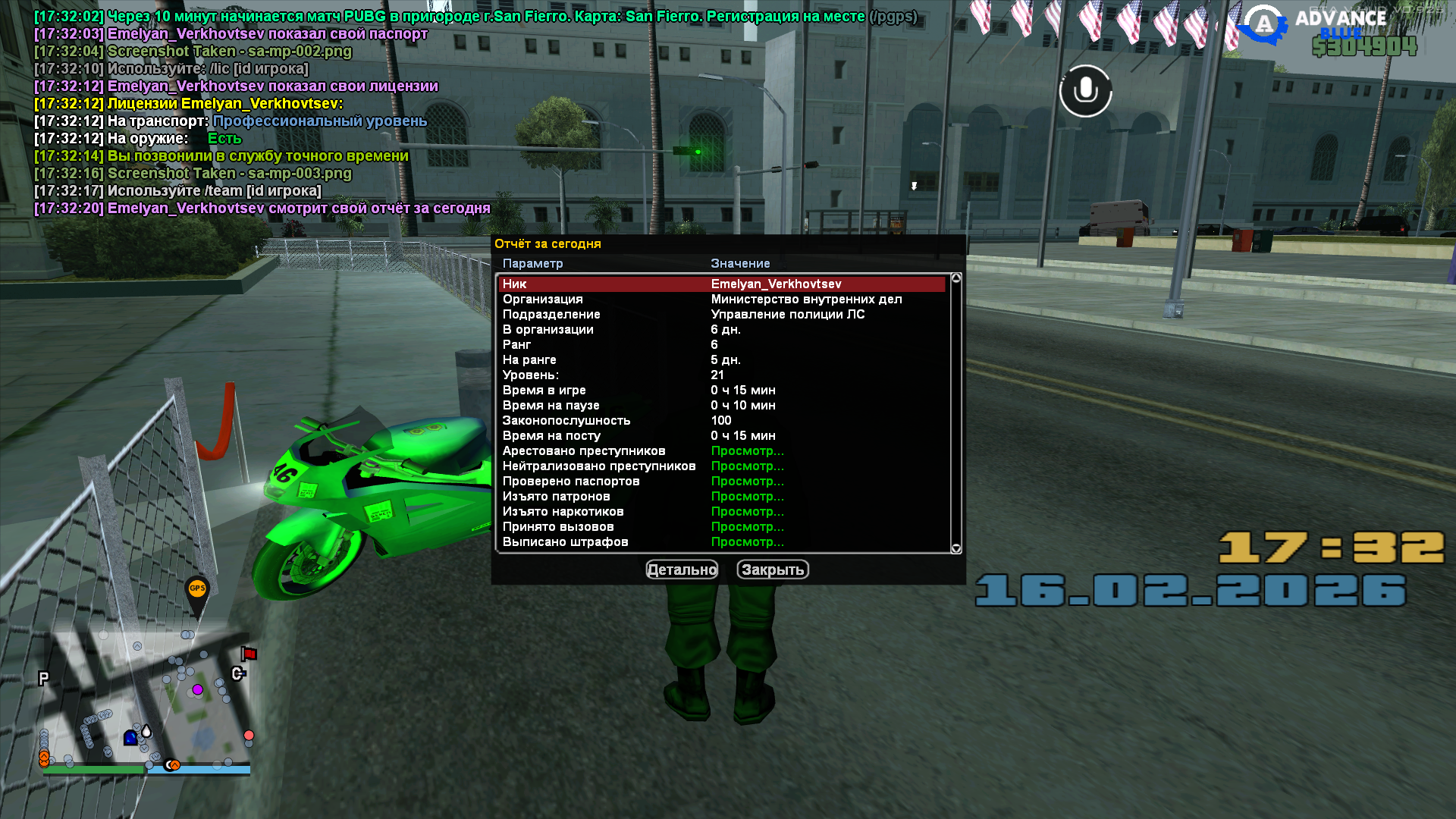This screenshot has width=1456, height=819.
Task: Click the list's scroll-up arrow
Action: (x=956, y=278)
